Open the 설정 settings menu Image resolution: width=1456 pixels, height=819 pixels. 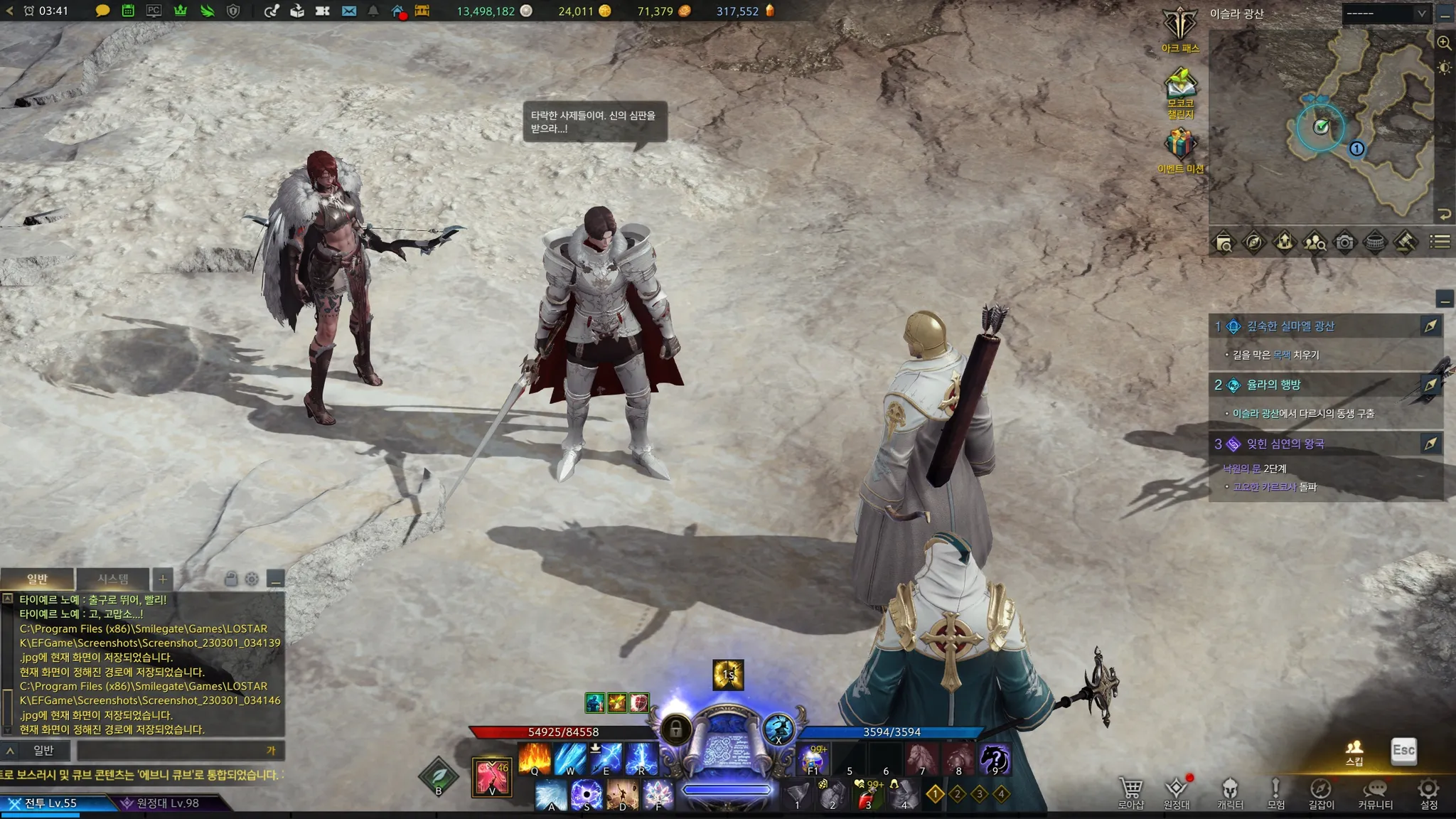(x=1429, y=792)
